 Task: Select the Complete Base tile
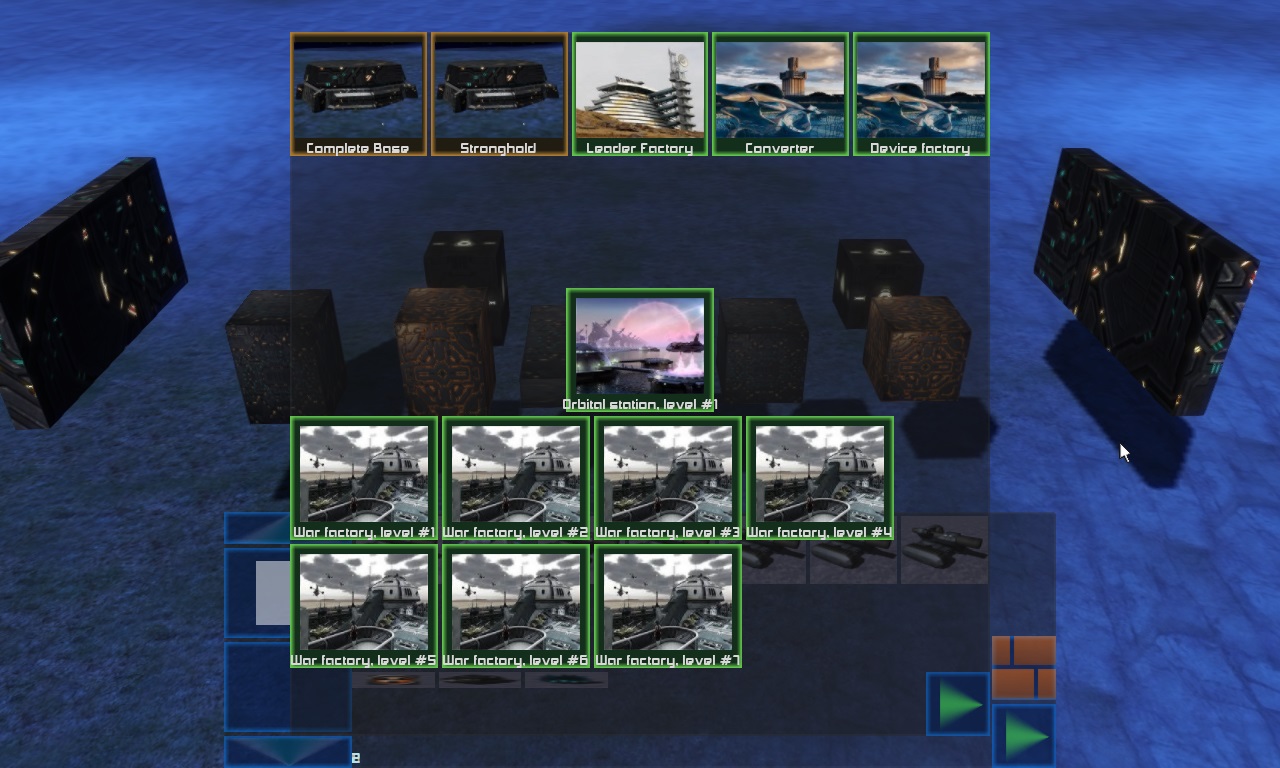tap(358, 94)
